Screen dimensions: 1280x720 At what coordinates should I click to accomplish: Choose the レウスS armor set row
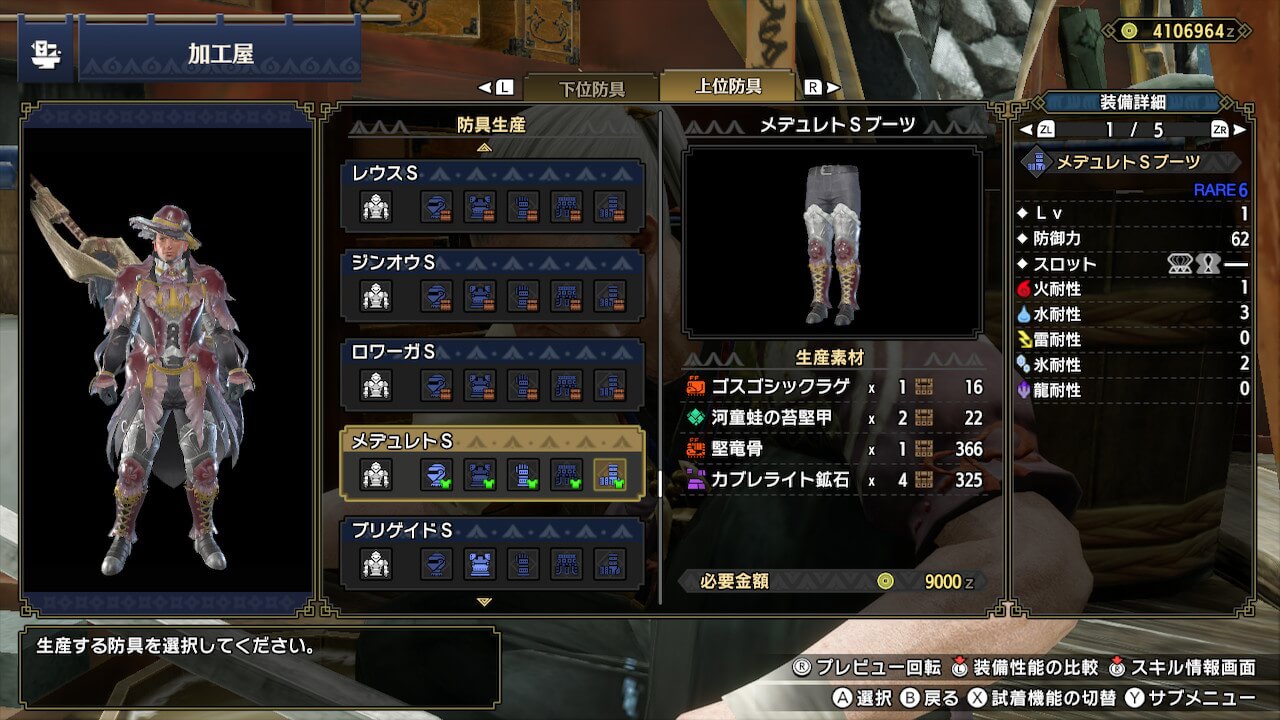[x=492, y=196]
